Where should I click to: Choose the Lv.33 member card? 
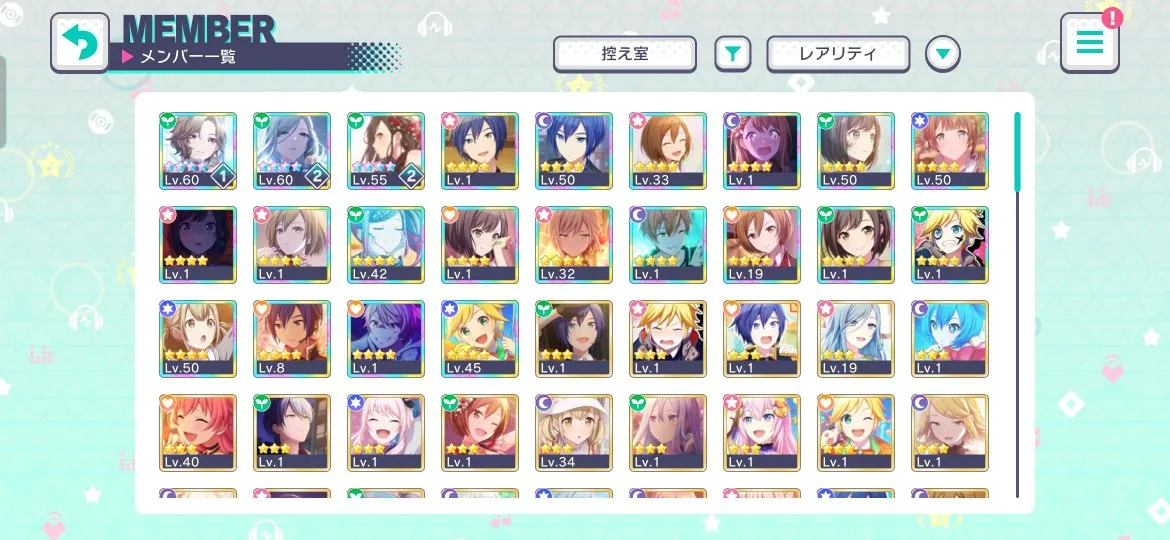pyautogui.click(x=668, y=151)
